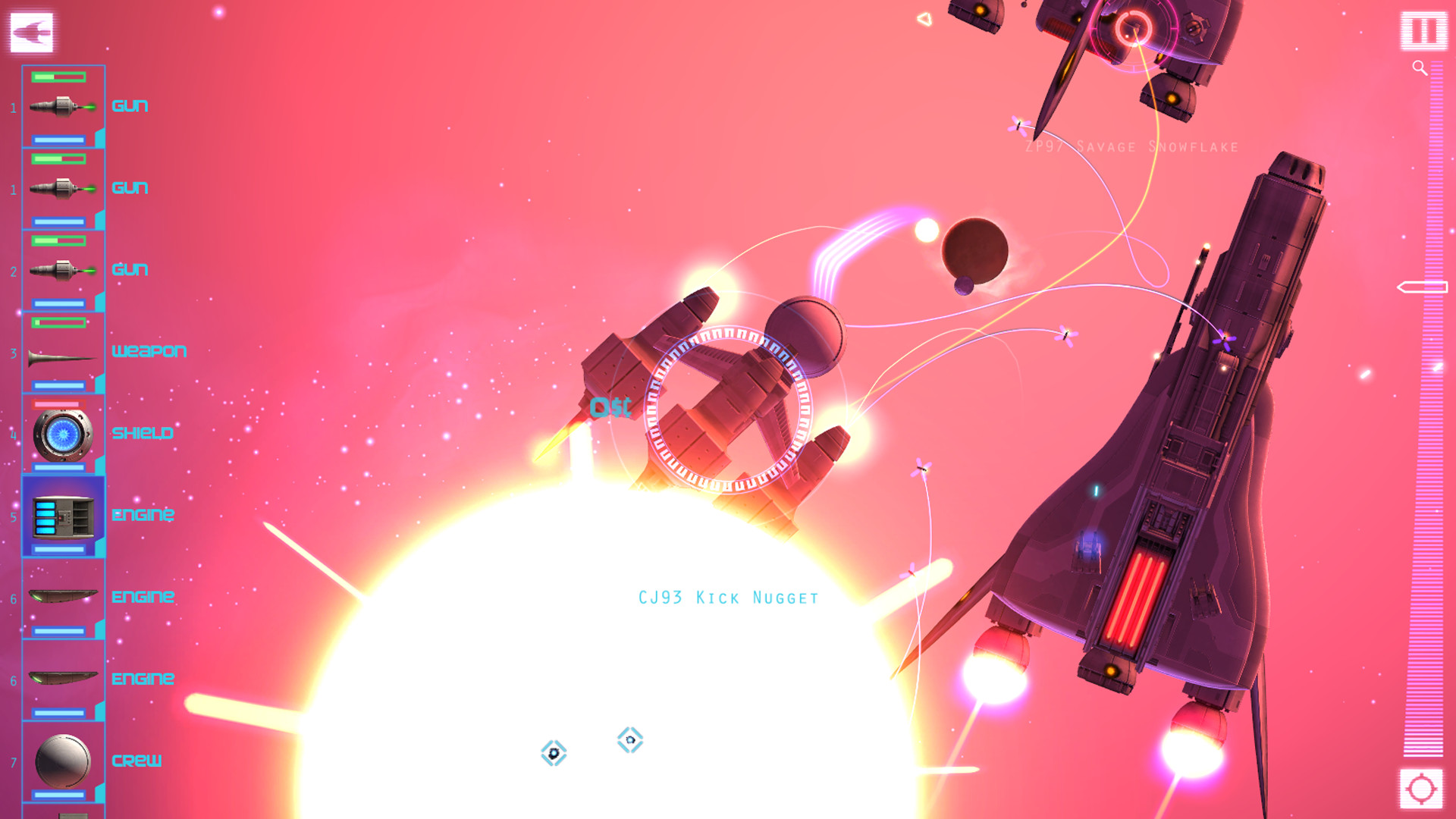This screenshot has height=819, width=1456.
Task: Click the magnifying glass zoom icon
Action: tap(1419, 66)
